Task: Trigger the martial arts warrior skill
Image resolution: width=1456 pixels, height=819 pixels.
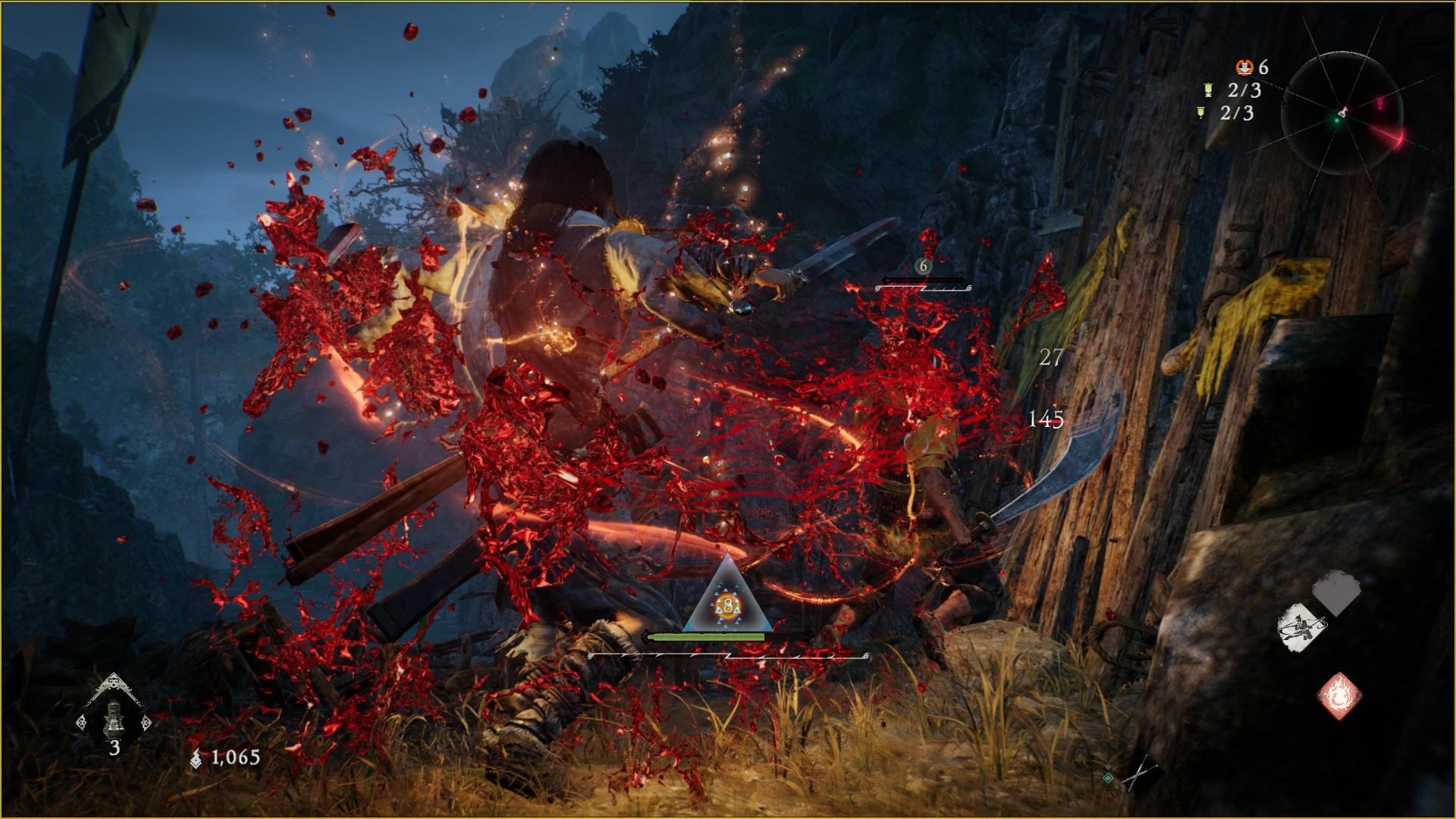Action: (x=1302, y=626)
